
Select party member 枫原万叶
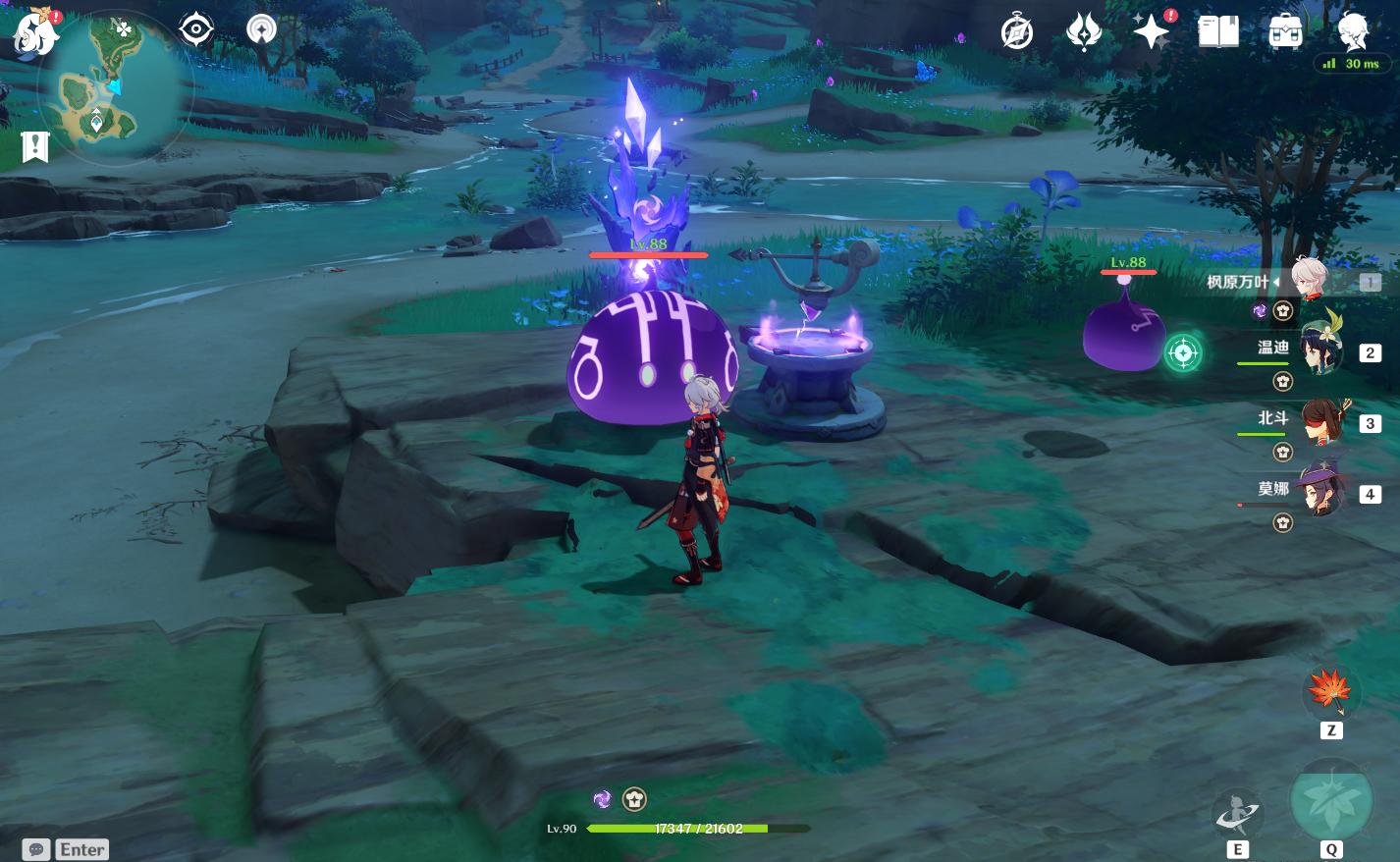[1308, 281]
